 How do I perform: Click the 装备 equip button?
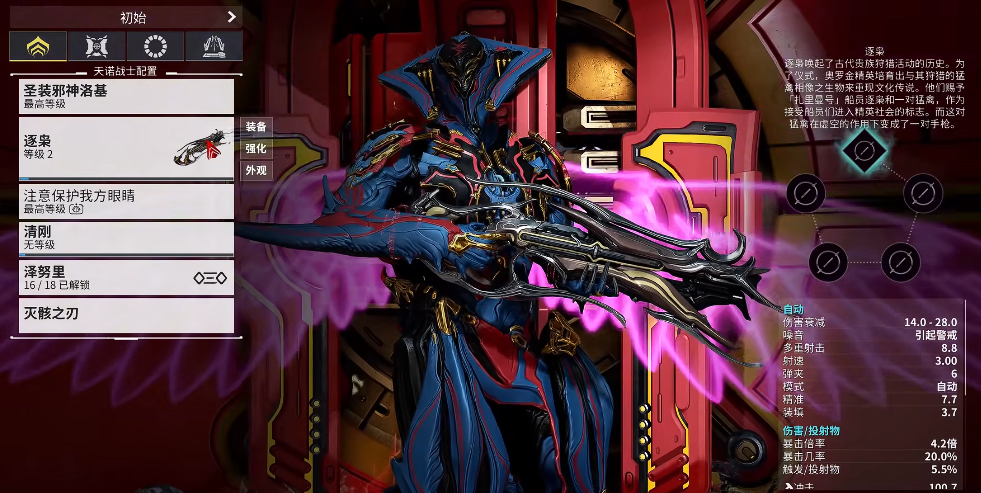[x=255, y=127]
